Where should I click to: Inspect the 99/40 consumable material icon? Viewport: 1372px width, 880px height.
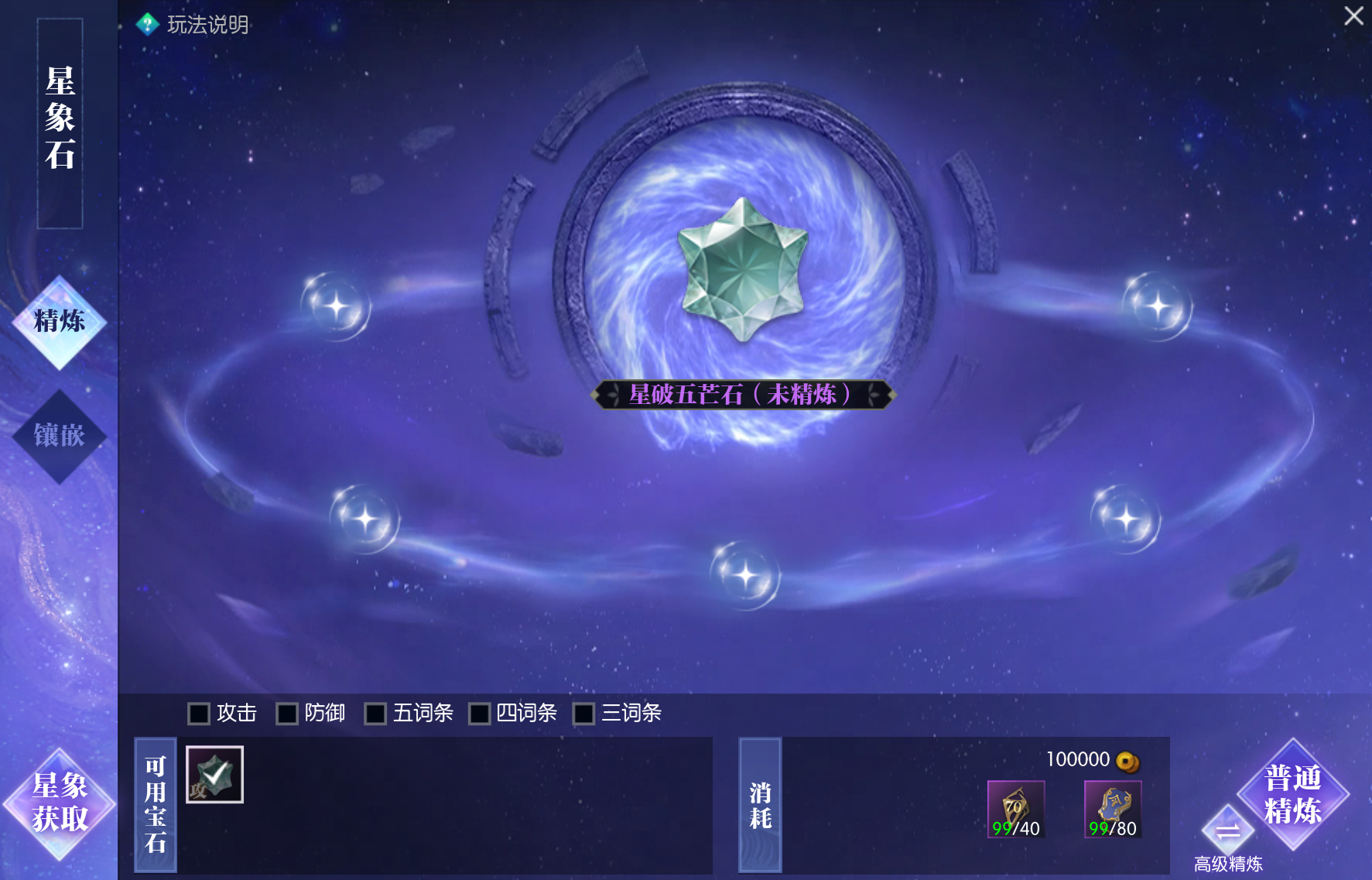tap(1016, 809)
